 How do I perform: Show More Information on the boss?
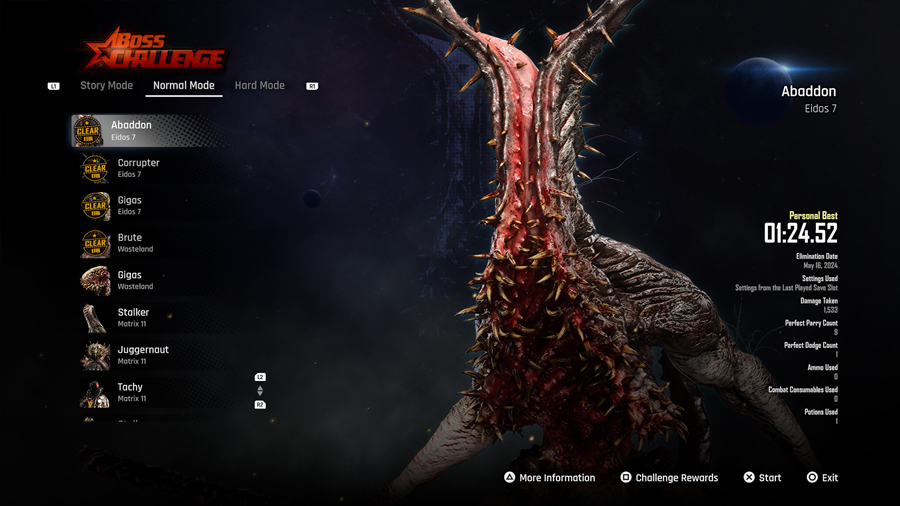[x=549, y=478]
